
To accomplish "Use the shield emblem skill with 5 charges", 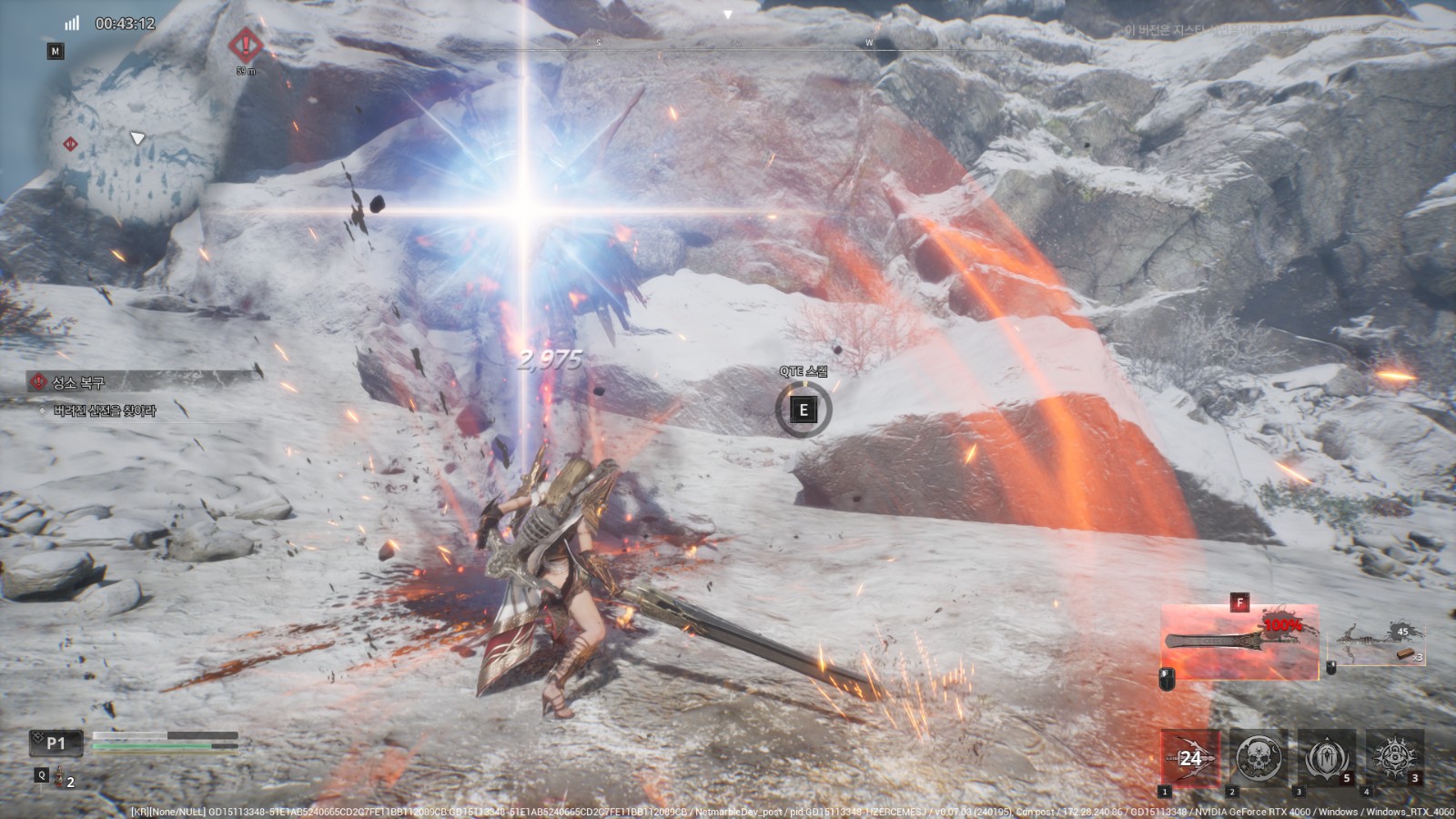I will click(x=1326, y=758).
